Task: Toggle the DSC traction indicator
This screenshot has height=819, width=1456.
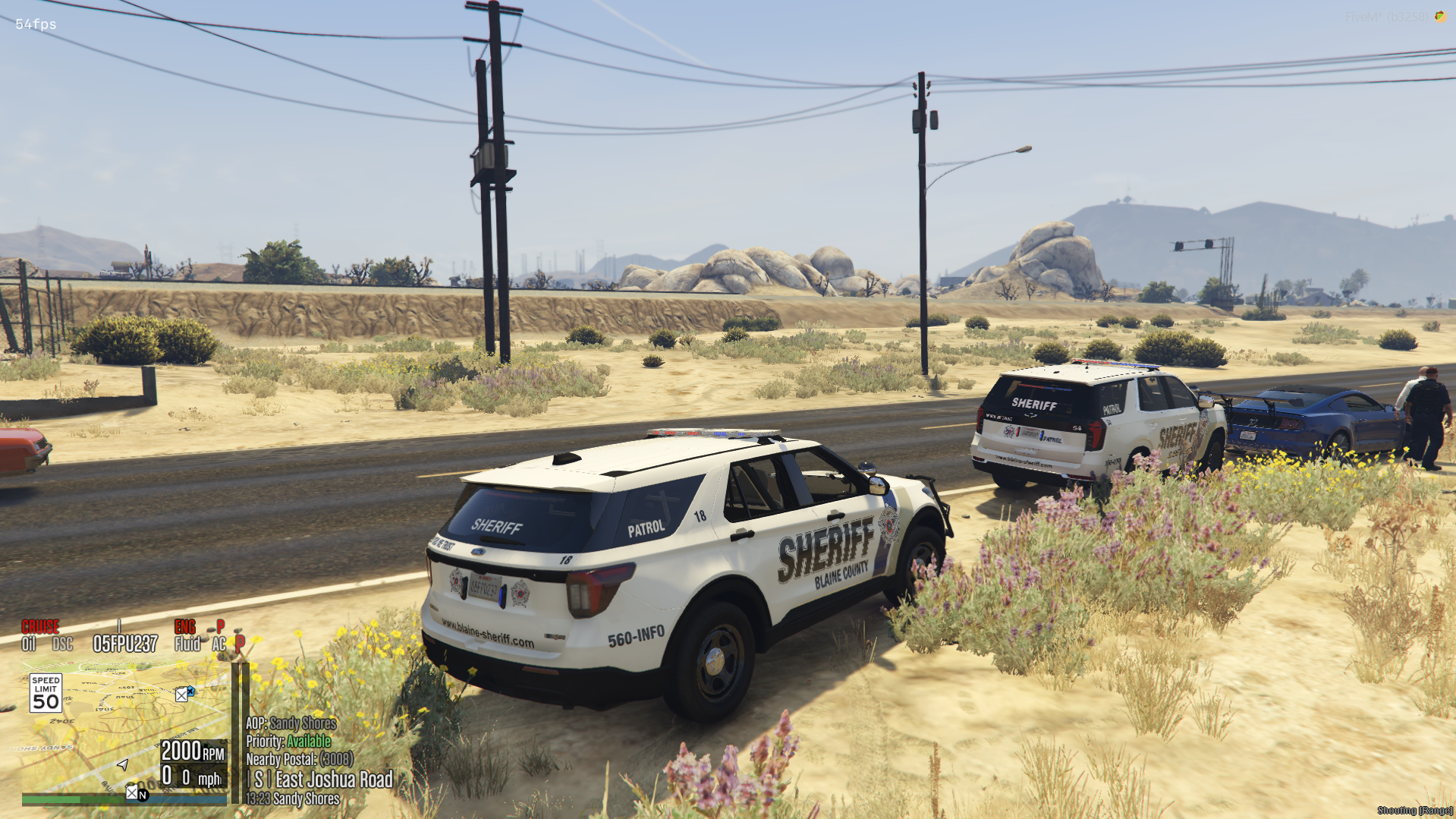Action: click(x=62, y=644)
